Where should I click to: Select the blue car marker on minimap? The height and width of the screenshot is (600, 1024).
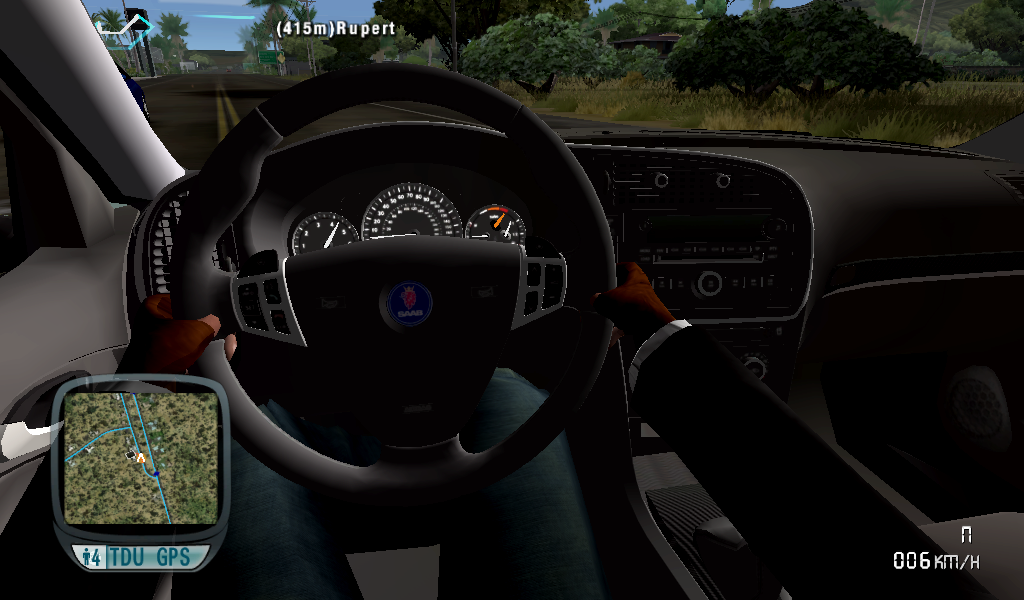click(156, 472)
